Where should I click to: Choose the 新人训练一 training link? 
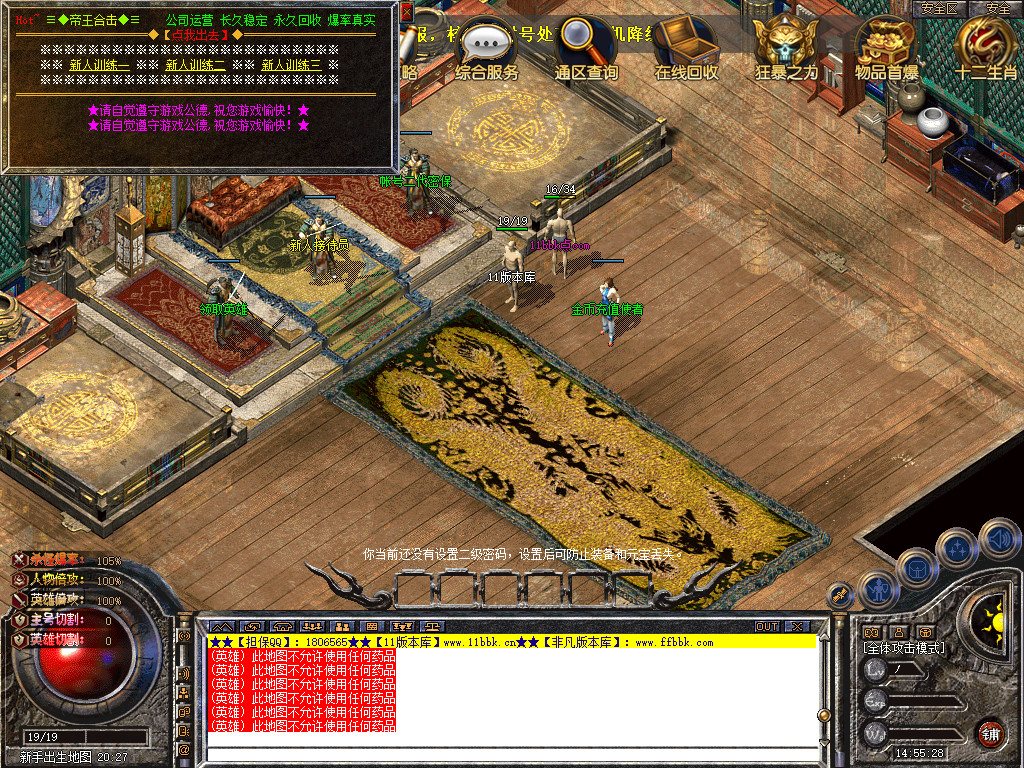click(x=99, y=65)
